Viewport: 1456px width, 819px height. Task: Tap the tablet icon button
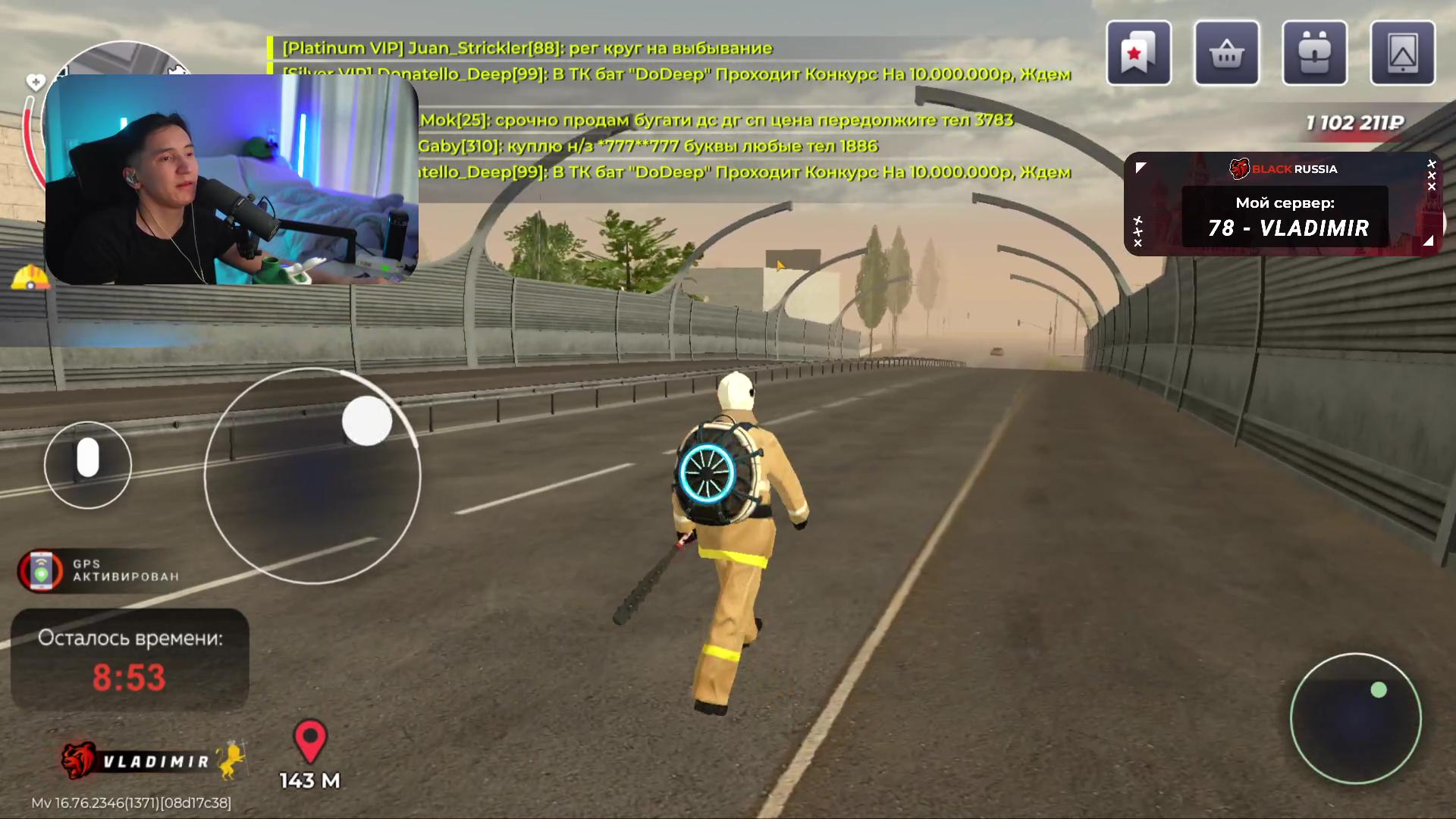click(1402, 53)
